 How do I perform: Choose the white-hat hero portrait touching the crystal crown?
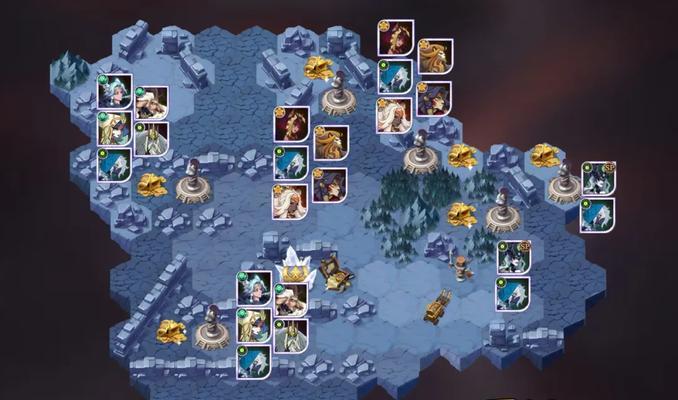pos(290,300)
